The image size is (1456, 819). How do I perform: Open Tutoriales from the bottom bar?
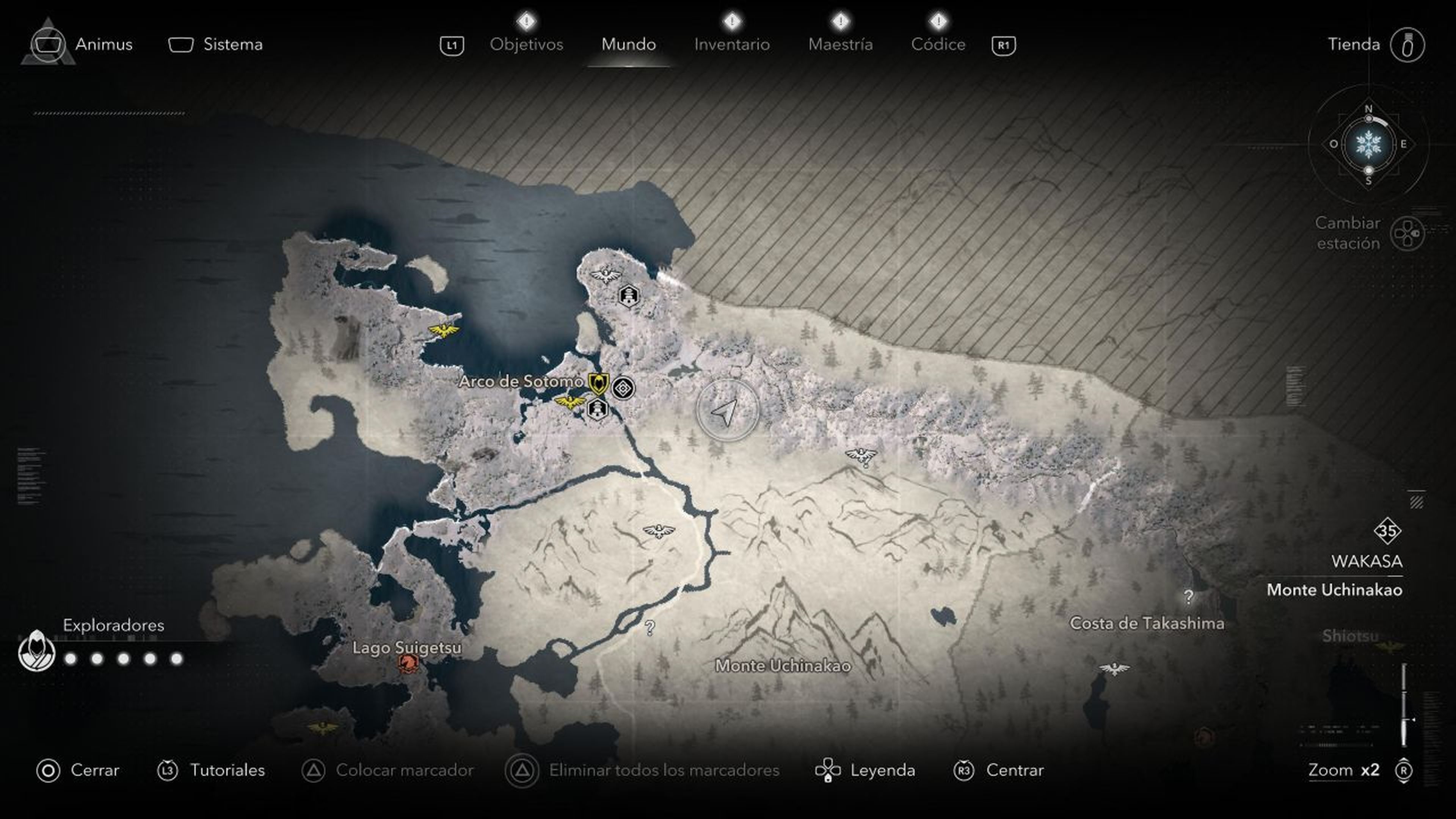click(x=228, y=770)
